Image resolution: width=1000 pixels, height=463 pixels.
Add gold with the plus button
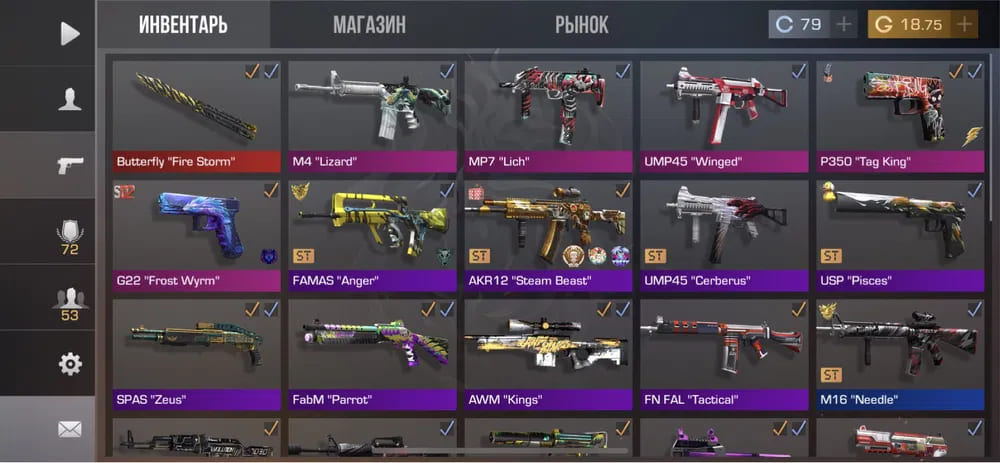964,24
